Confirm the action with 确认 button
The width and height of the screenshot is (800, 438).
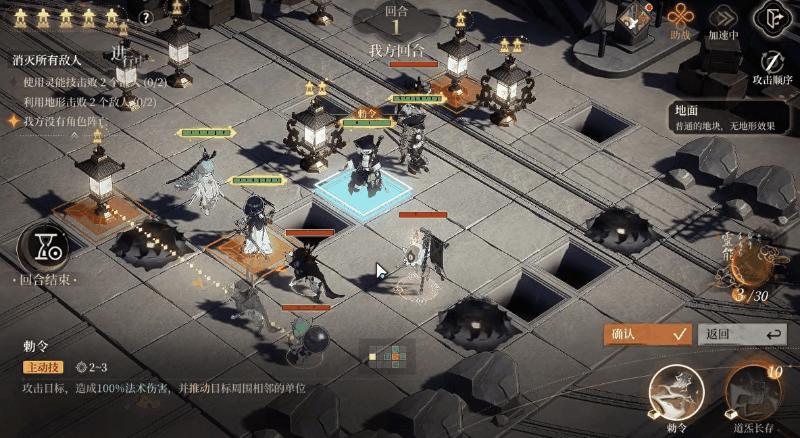[647, 334]
